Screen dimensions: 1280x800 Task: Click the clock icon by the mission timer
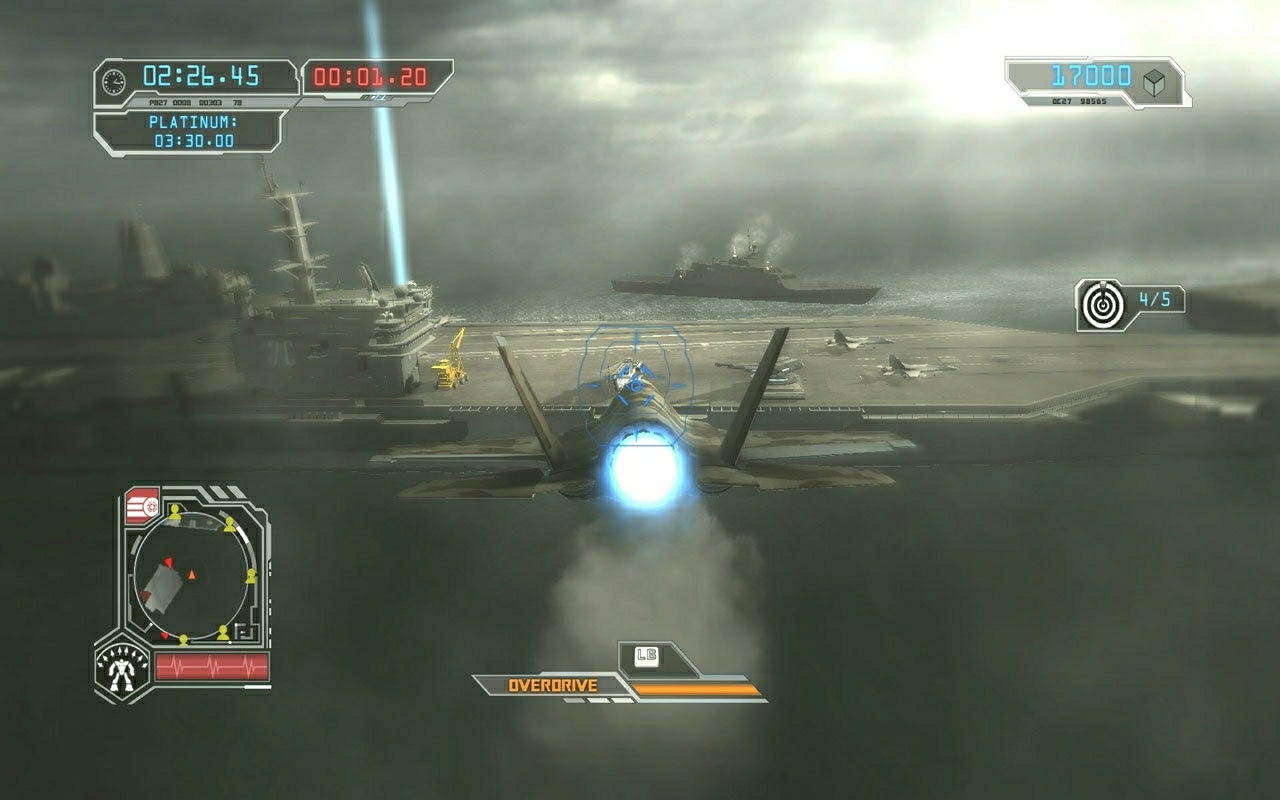pyautogui.click(x=115, y=79)
